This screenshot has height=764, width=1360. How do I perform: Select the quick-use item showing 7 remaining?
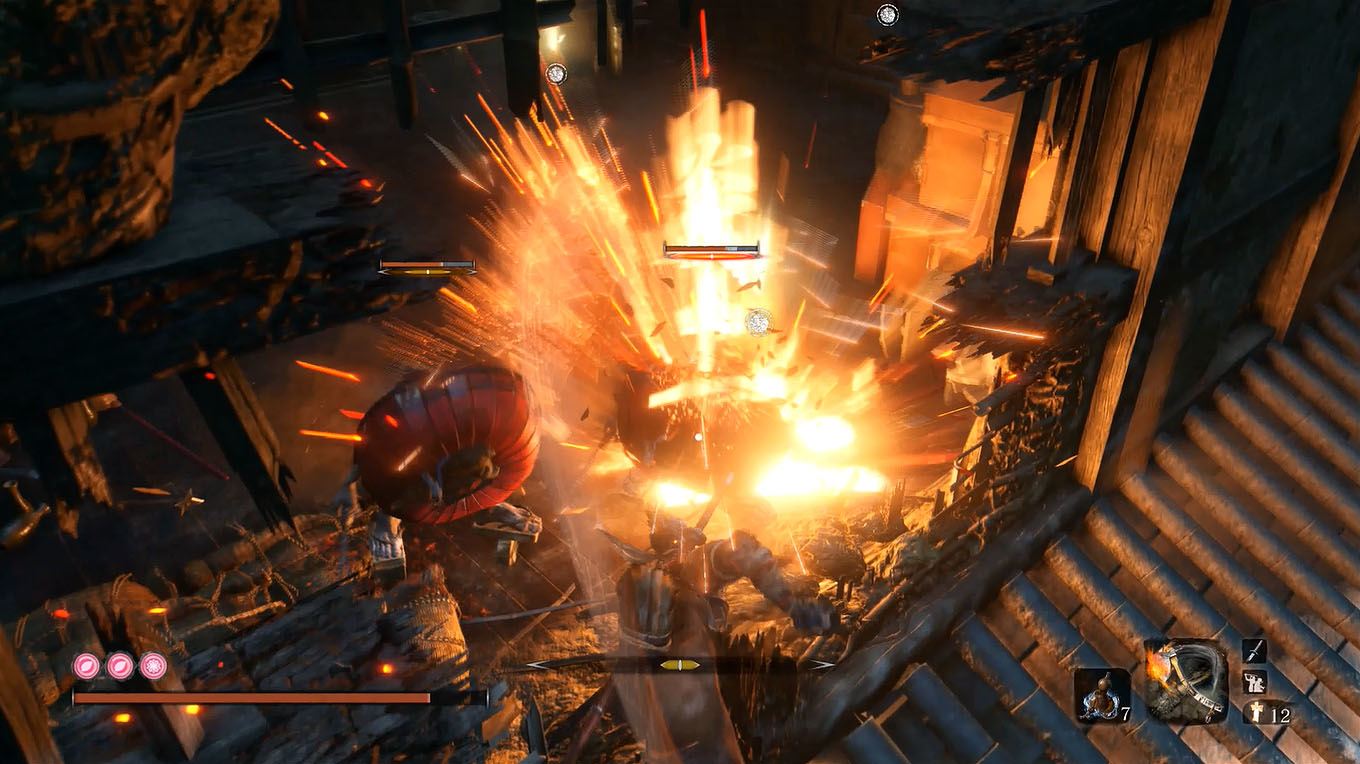(1104, 695)
